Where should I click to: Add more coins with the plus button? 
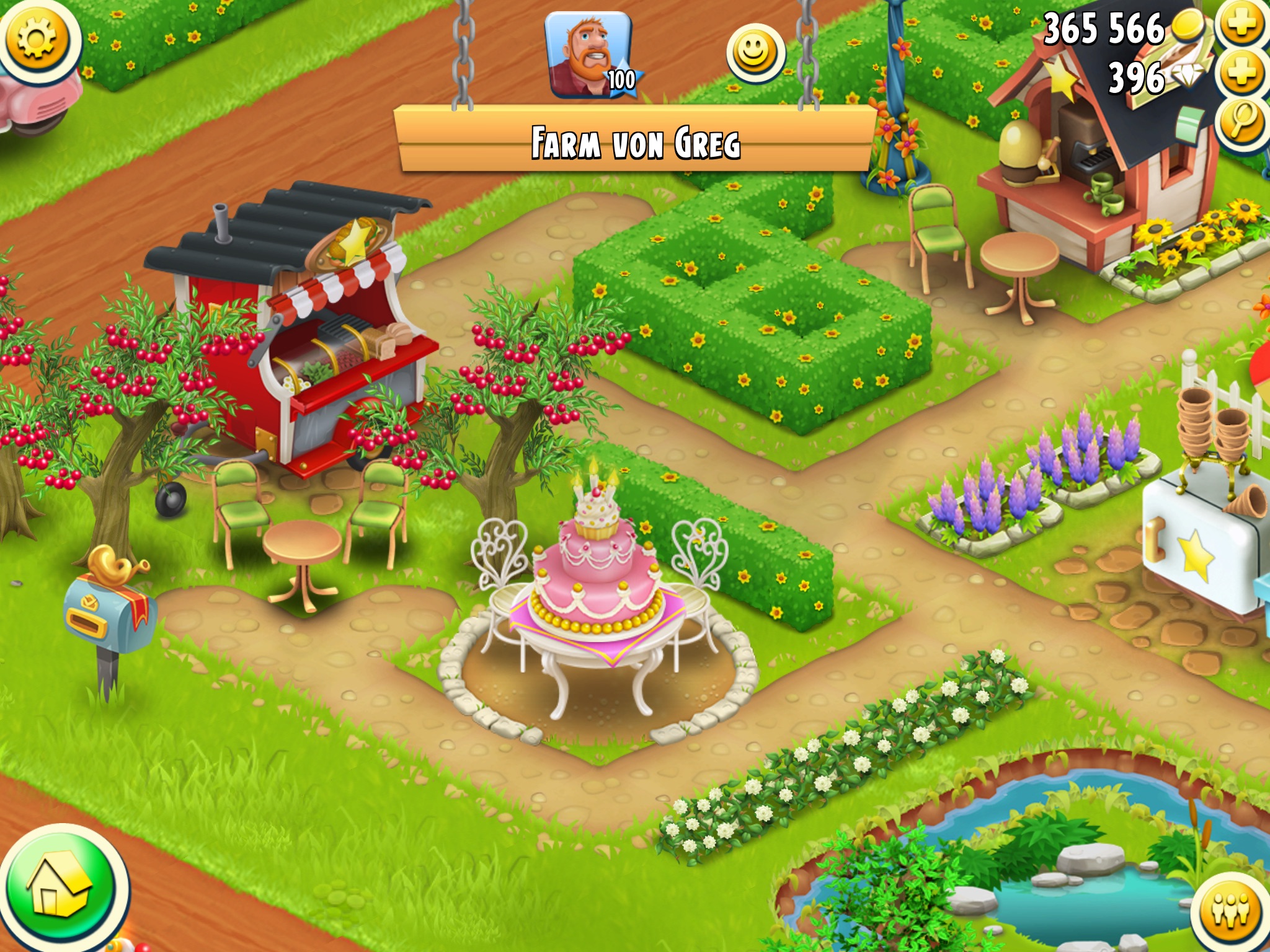(1241, 25)
